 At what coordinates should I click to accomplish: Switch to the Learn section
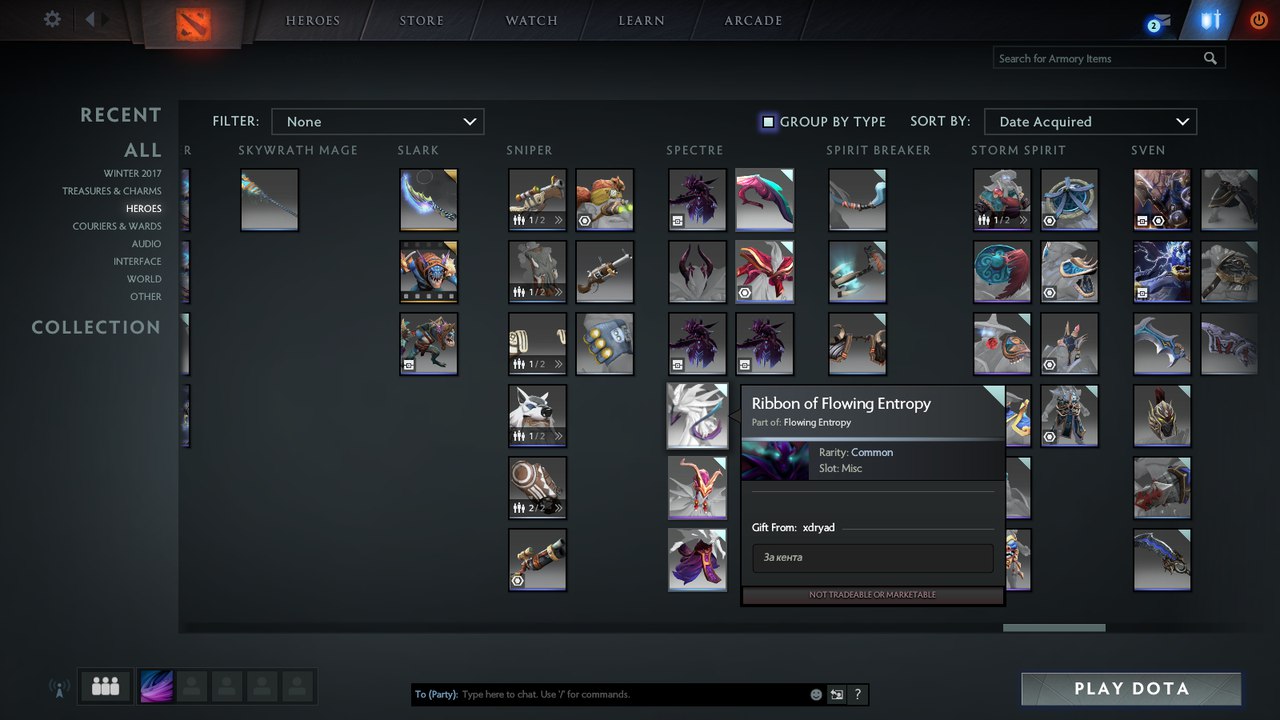pyautogui.click(x=641, y=21)
